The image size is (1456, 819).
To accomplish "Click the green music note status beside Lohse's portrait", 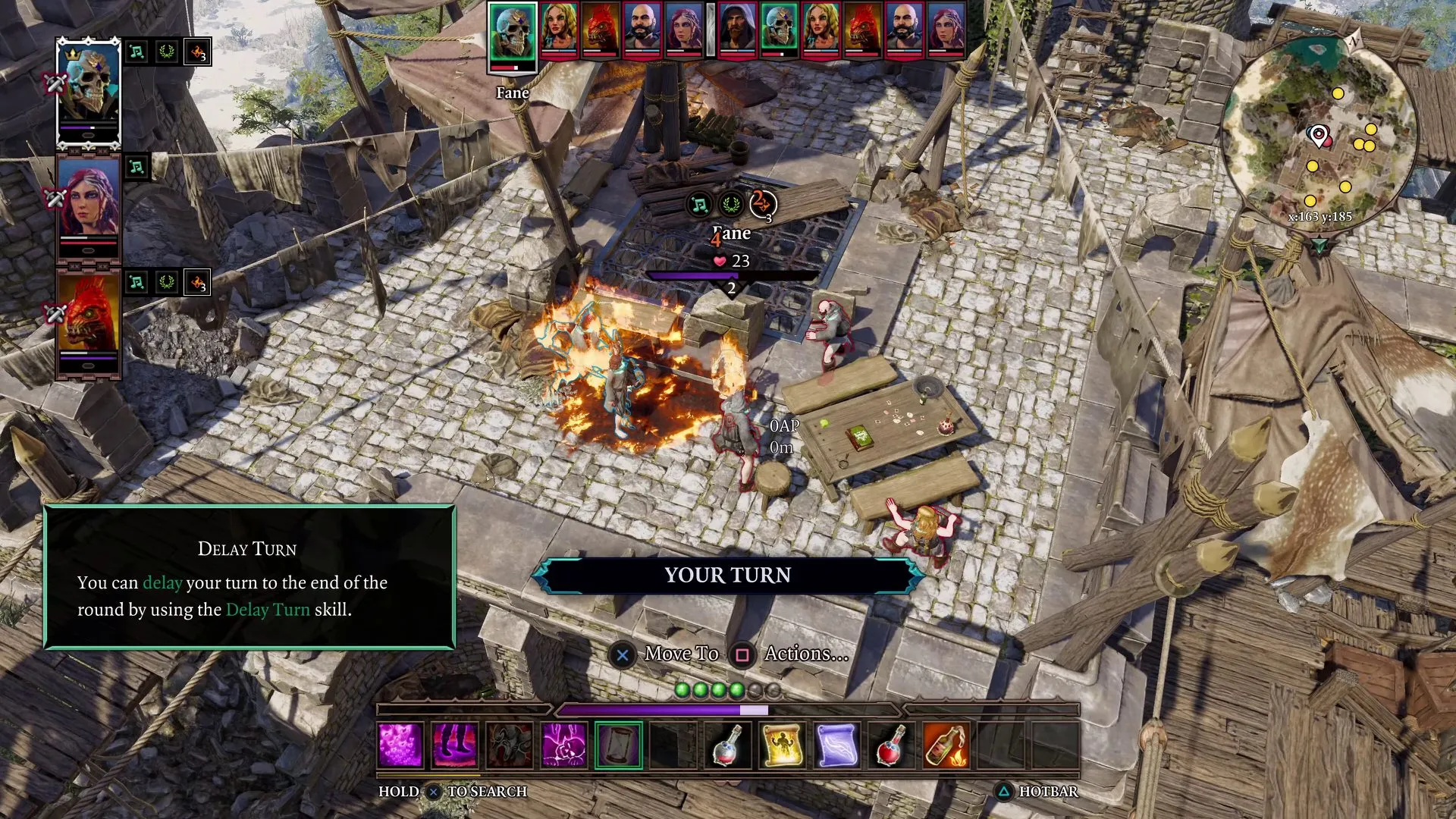I will click(137, 167).
